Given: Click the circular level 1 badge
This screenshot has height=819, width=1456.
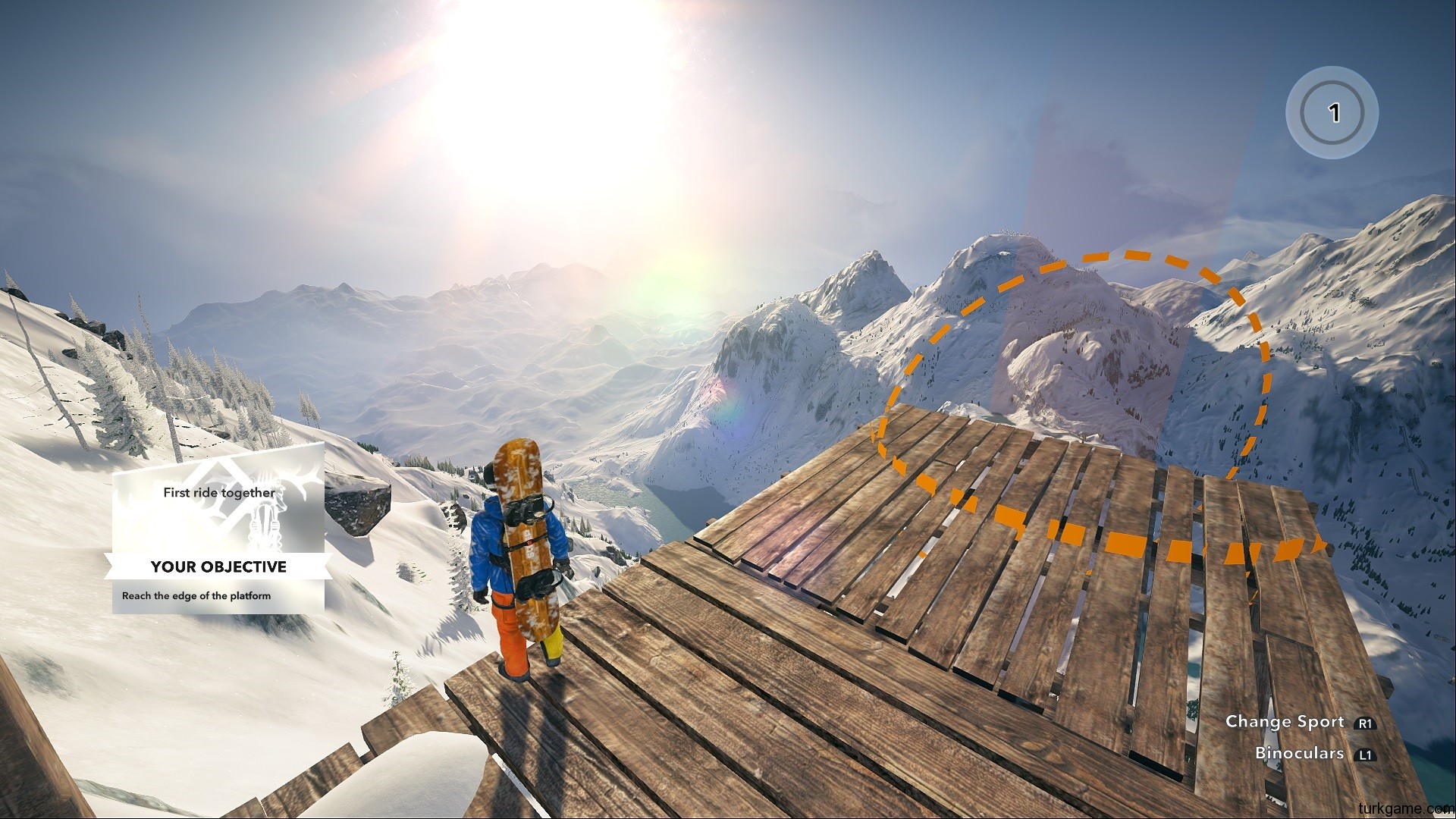Looking at the screenshot, I should point(1332,113).
